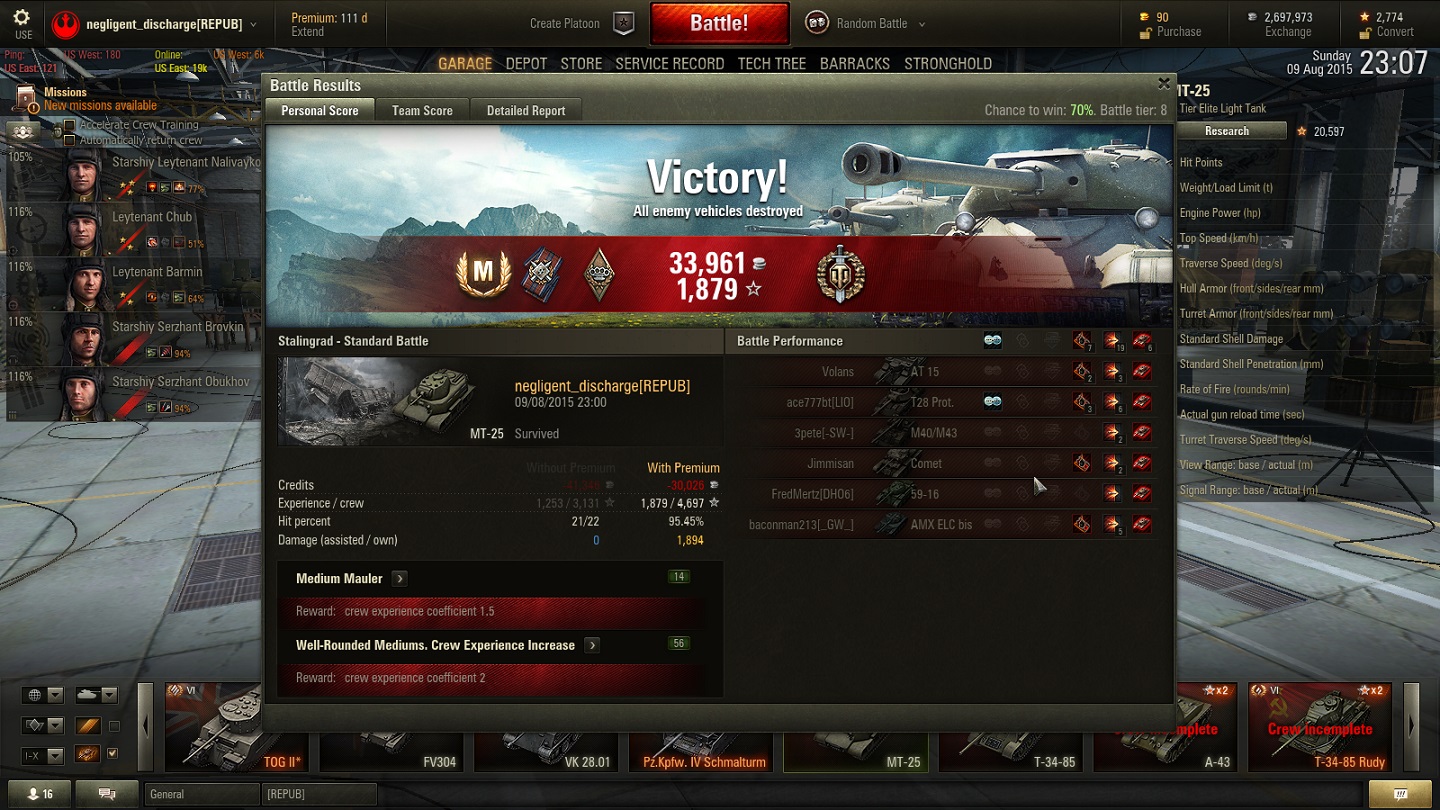
Task: Open the Stronghold menu
Action: pyautogui.click(x=948, y=64)
